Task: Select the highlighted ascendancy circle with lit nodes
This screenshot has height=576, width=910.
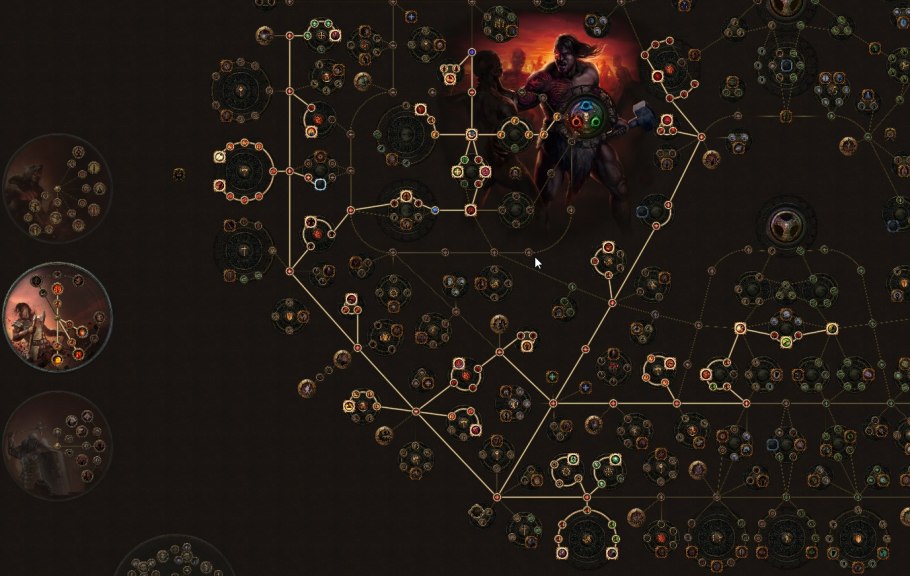Action: pyautogui.click(x=57, y=318)
